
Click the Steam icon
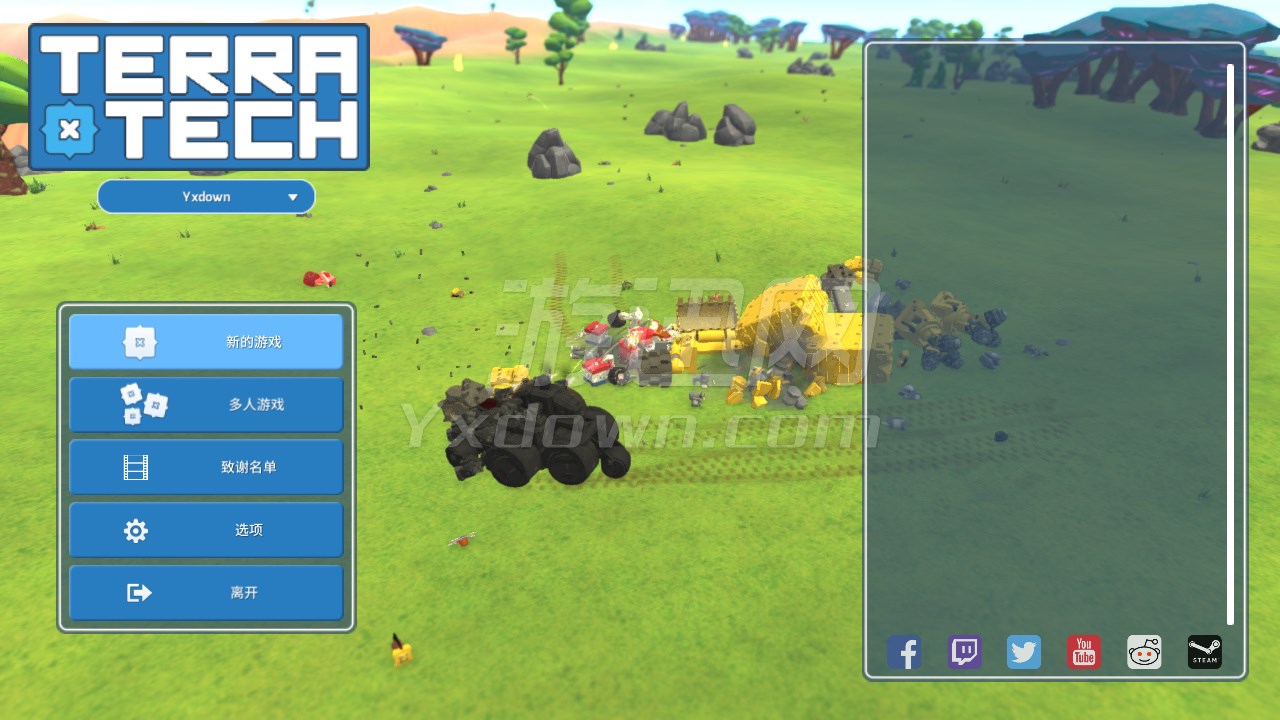(x=1204, y=652)
